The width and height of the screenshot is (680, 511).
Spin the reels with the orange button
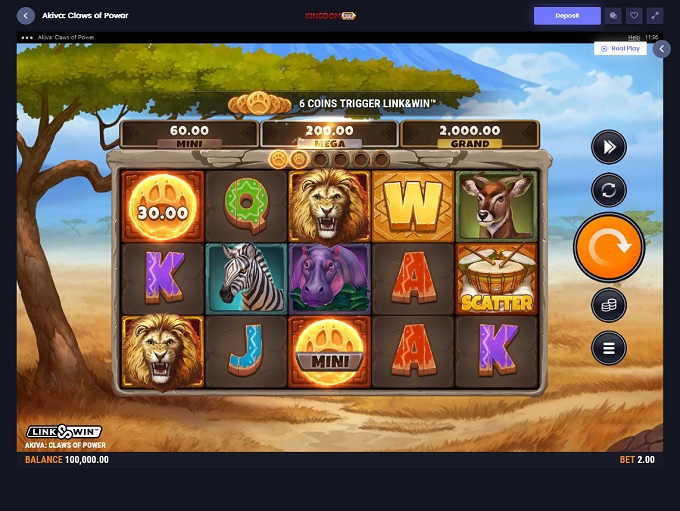(x=608, y=247)
